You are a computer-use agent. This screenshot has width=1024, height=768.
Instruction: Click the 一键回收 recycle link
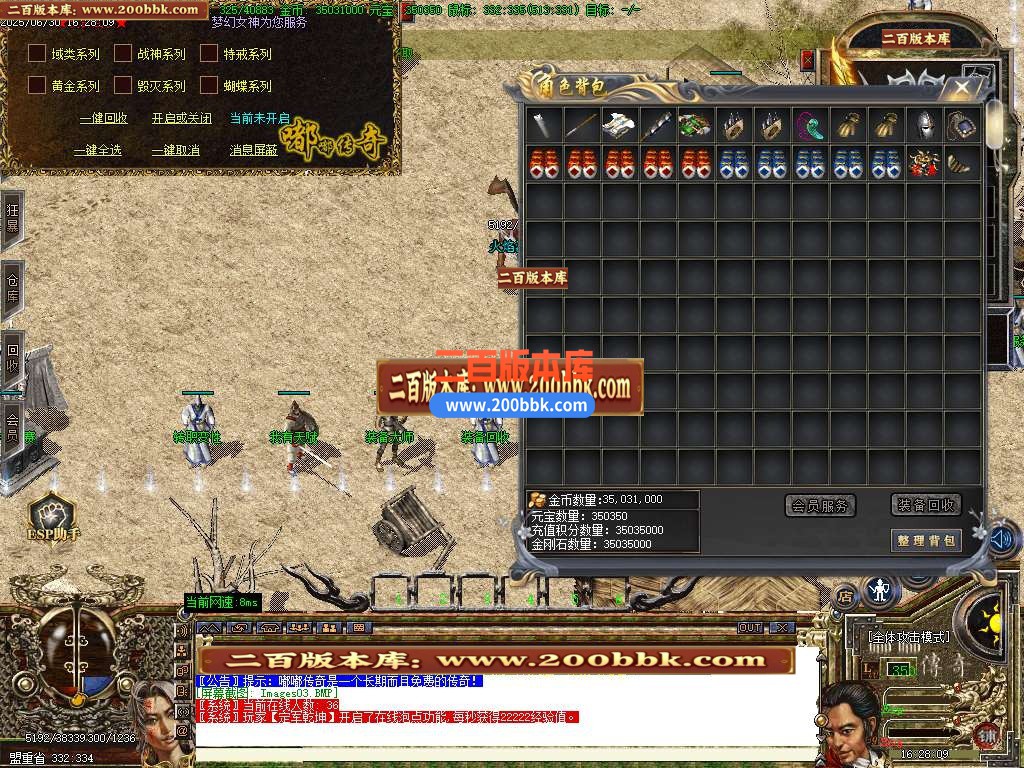click(x=103, y=118)
